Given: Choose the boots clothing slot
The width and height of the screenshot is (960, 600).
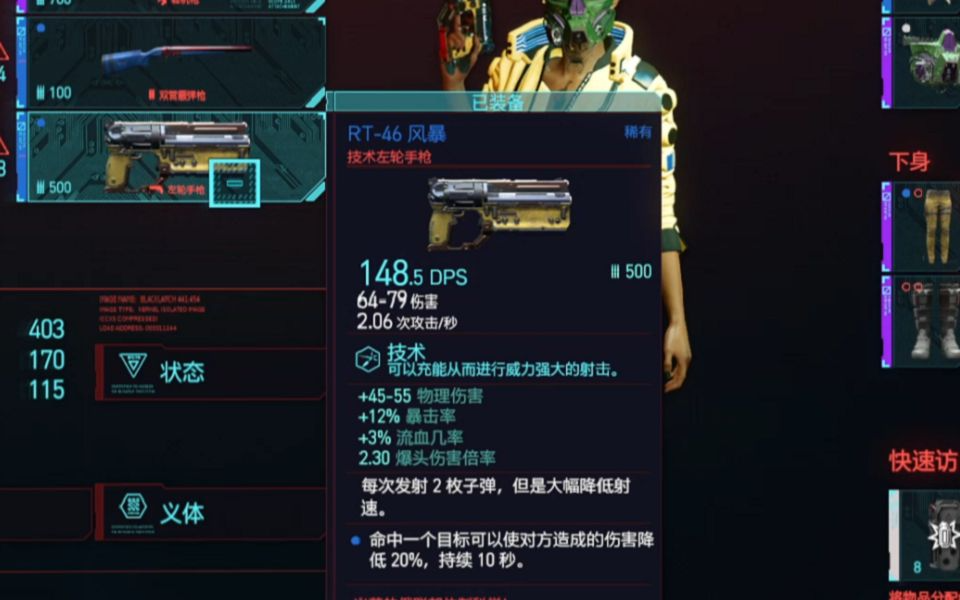Looking at the screenshot, I should point(924,320).
